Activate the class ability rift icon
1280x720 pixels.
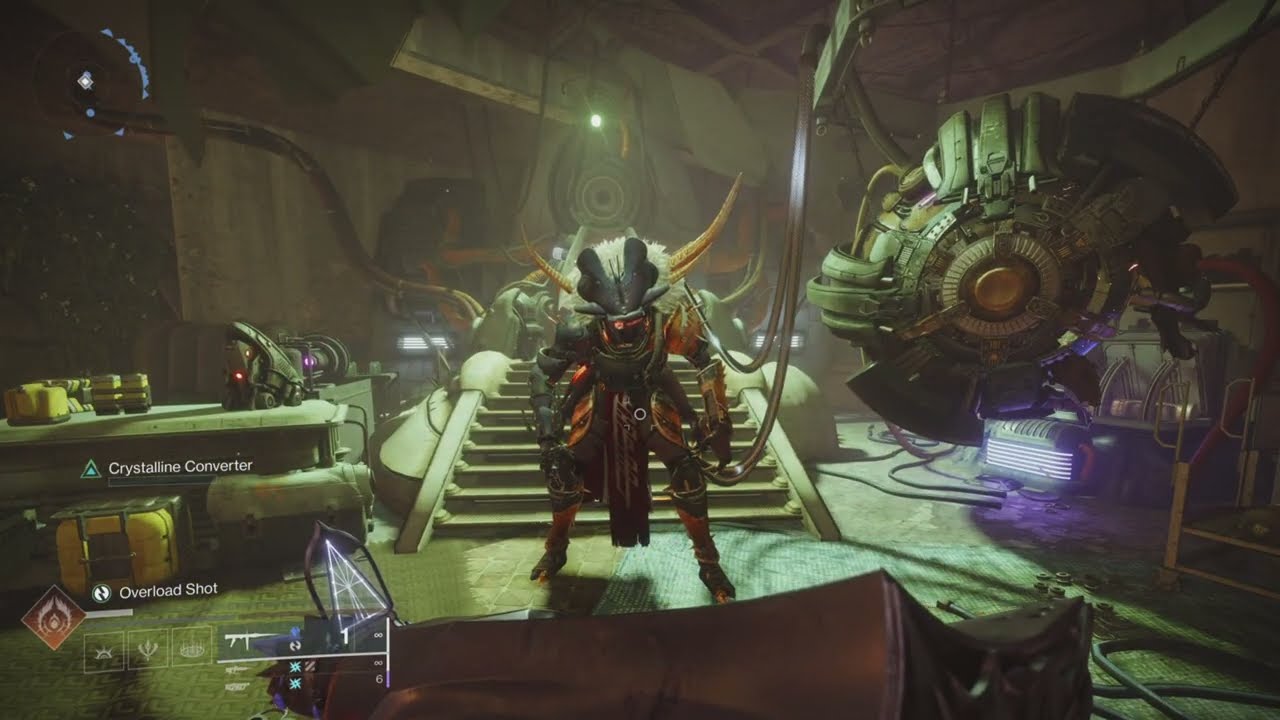point(192,650)
